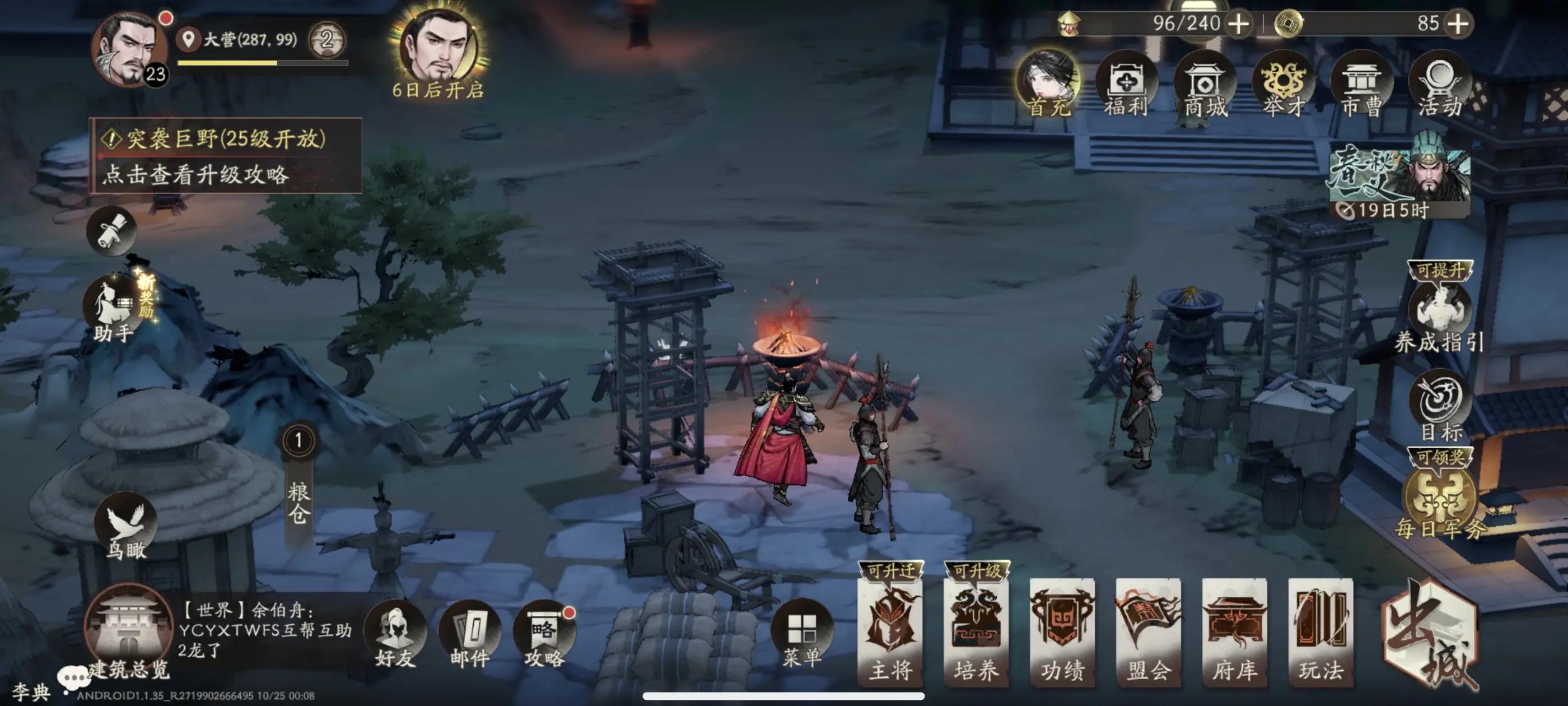Screen dimensions: 1568x706
Task: View the 突袭巨野 upgrade guide quest
Action: click(226, 156)
